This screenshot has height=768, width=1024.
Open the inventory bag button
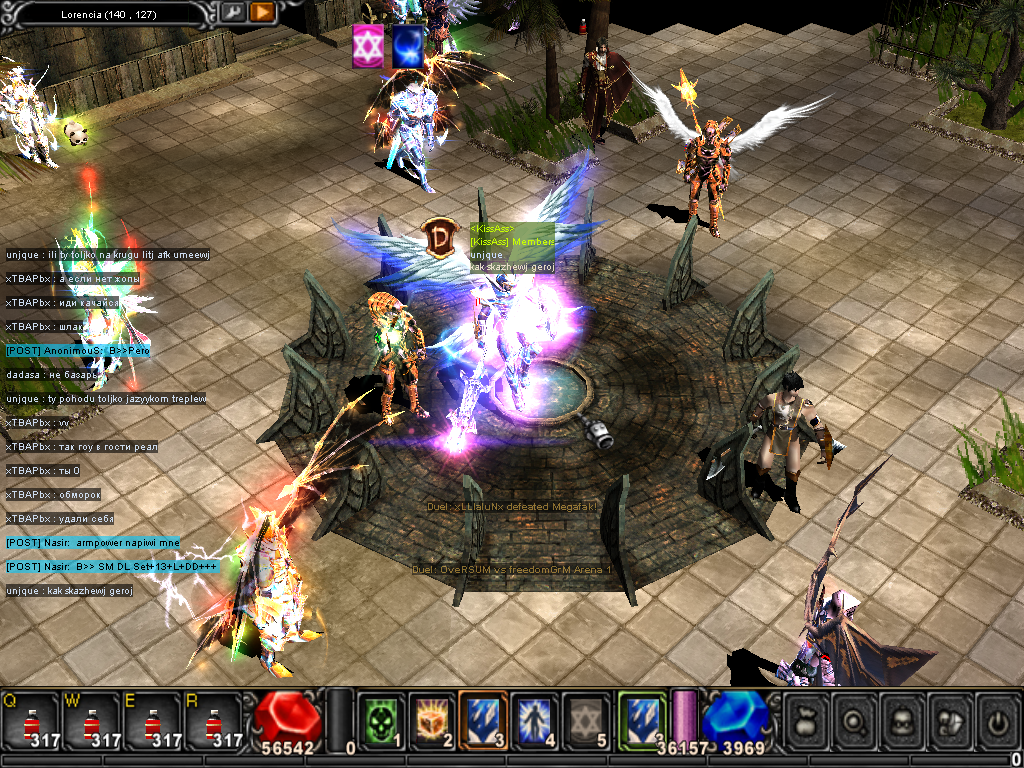(805, 721)
